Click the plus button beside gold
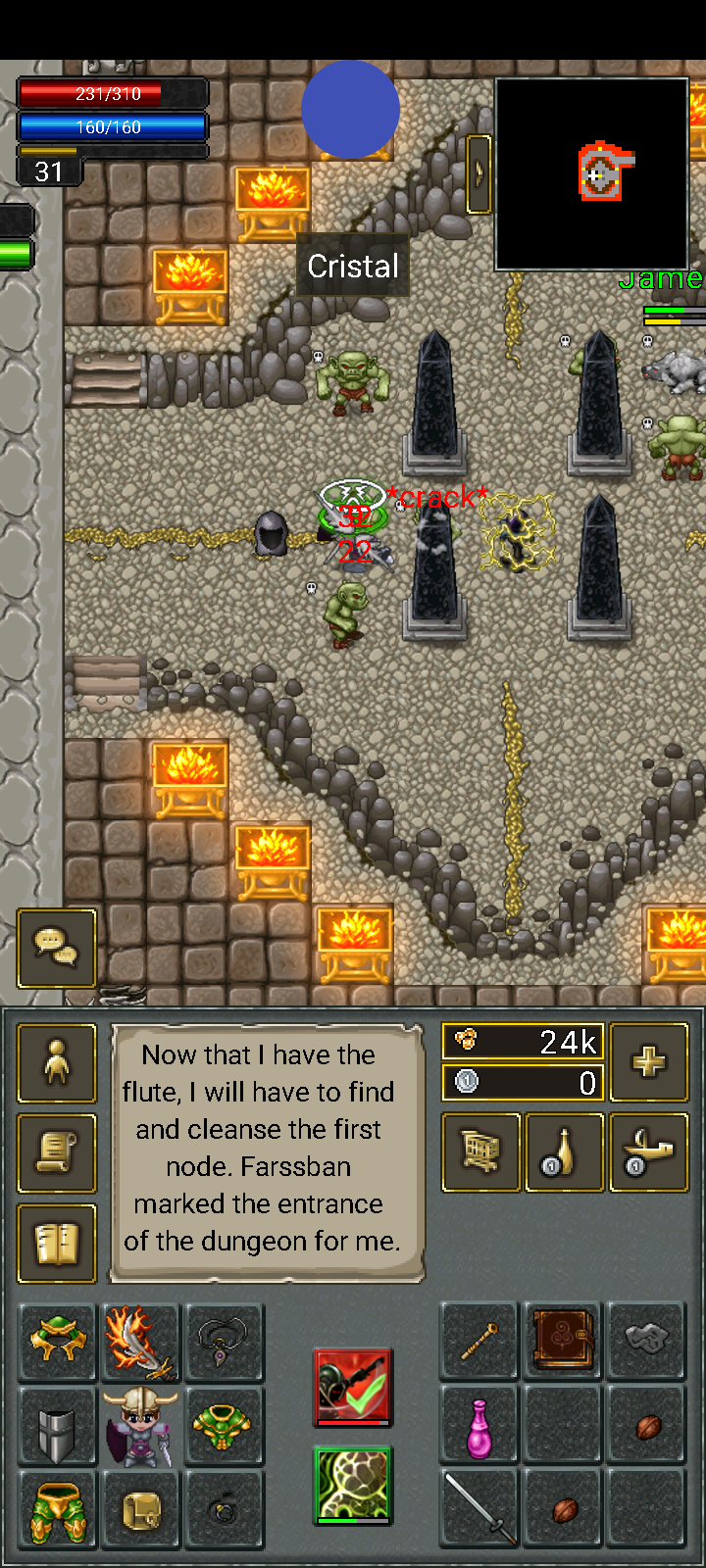Viewport: 706px width, 1568px height. pos(649,1062)
